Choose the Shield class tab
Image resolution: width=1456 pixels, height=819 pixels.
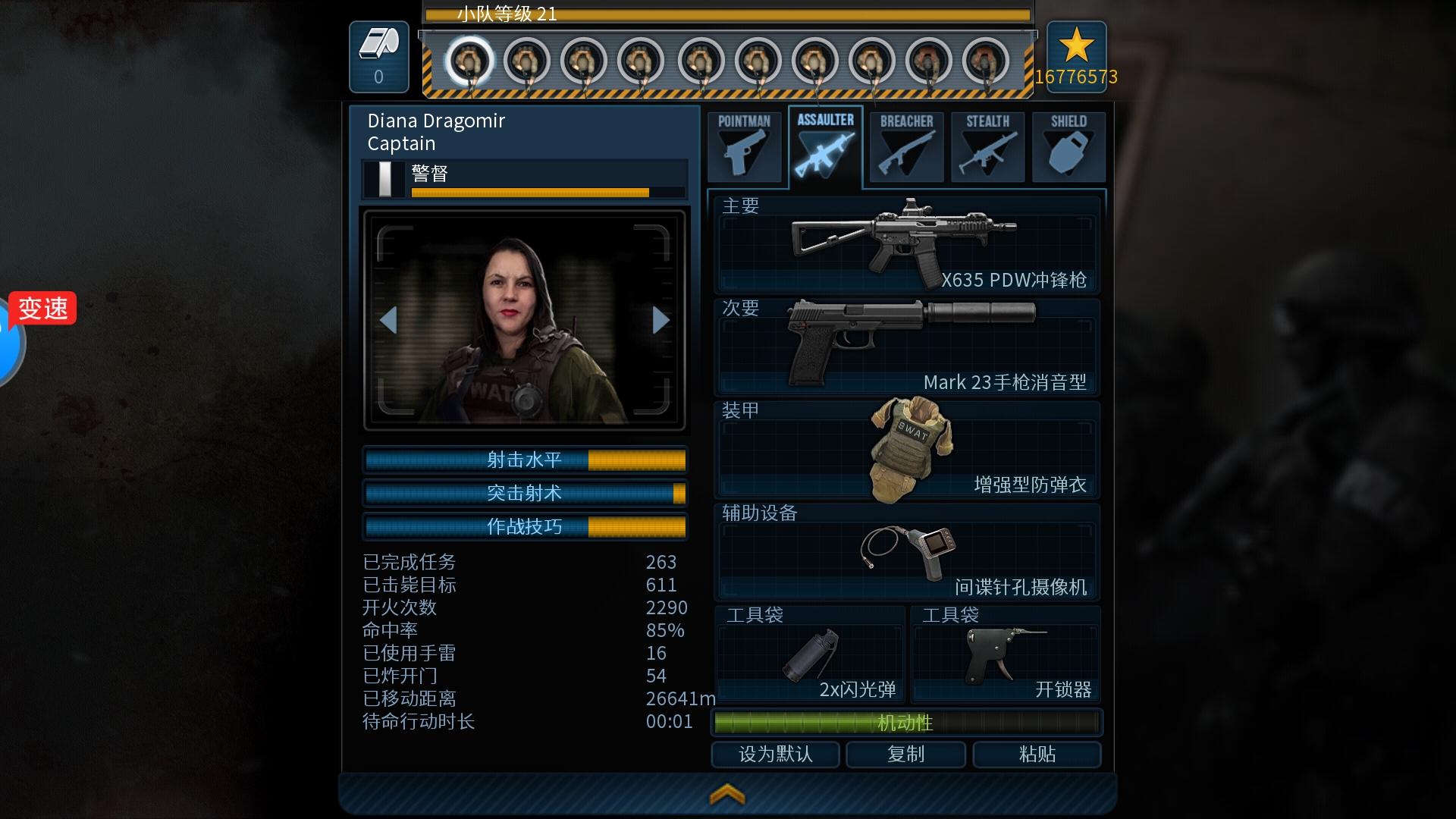(1068, 146)
